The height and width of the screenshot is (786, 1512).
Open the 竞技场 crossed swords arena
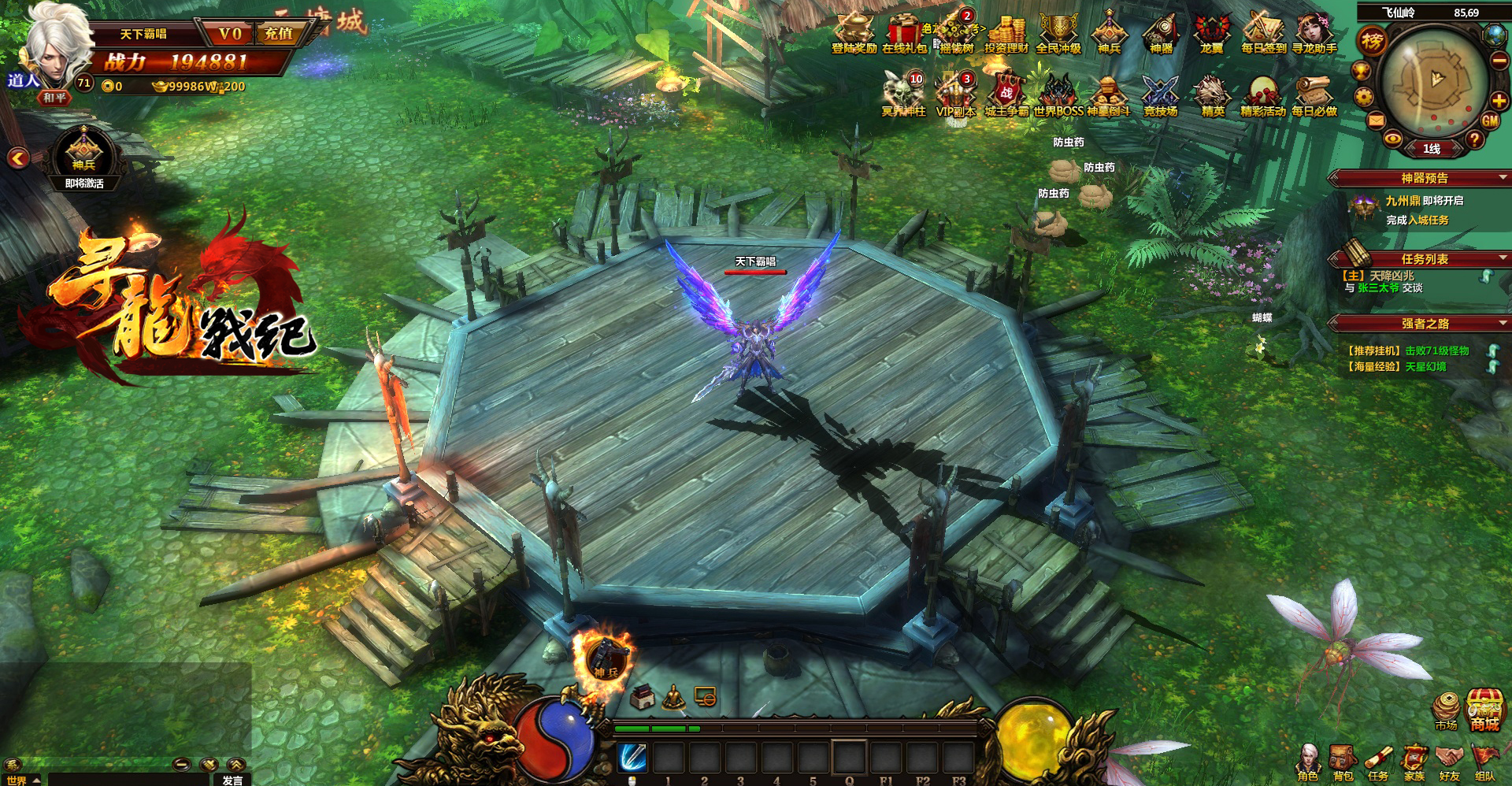click(x=1161, y=95)
